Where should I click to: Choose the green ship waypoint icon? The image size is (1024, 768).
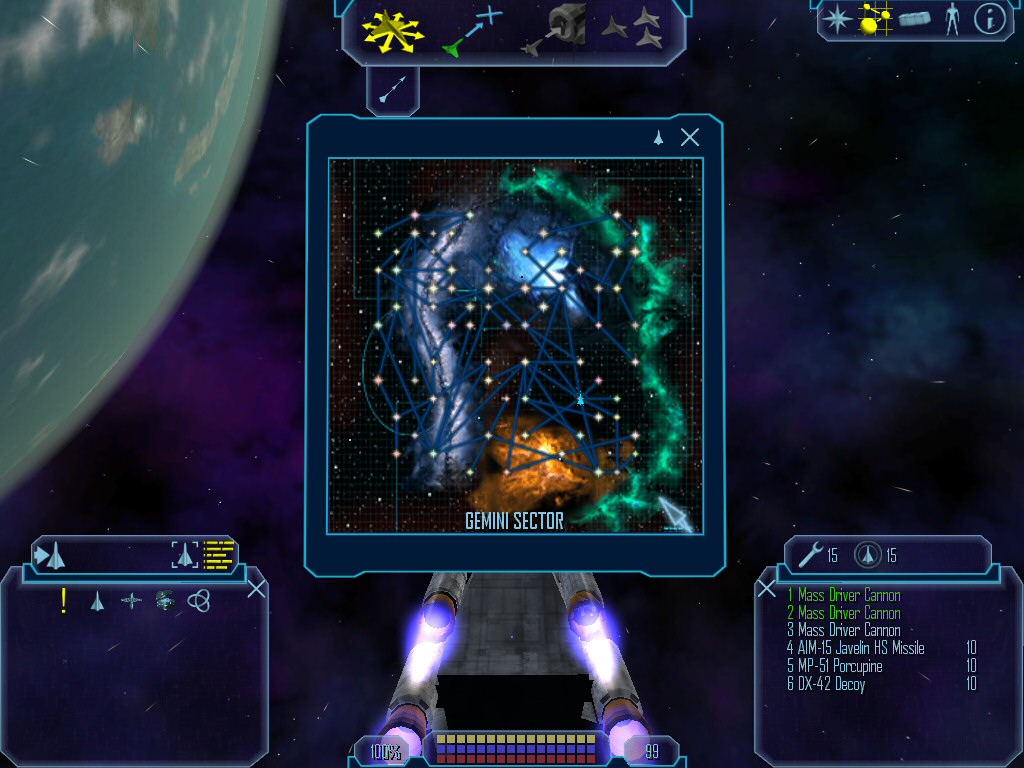472,30
